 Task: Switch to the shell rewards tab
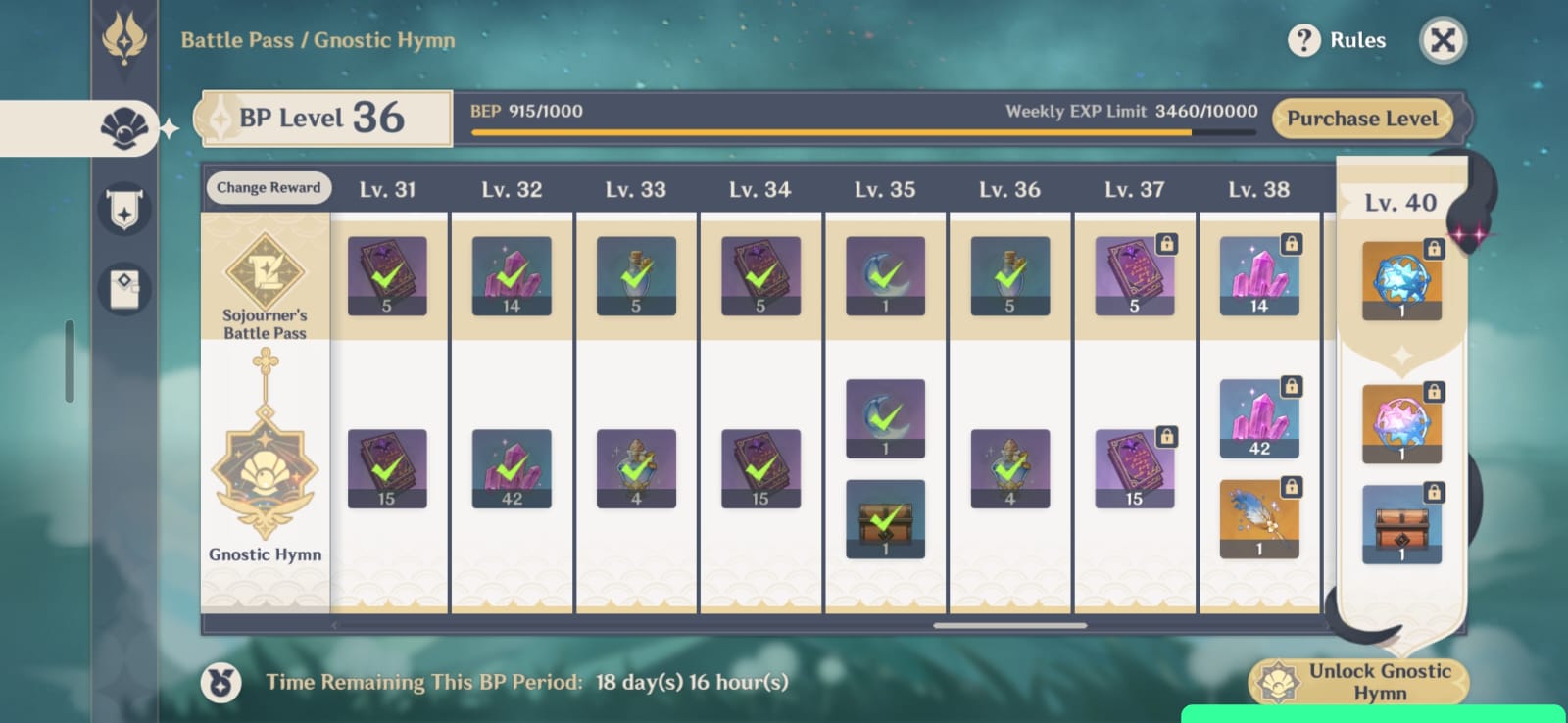click(124, 128)
